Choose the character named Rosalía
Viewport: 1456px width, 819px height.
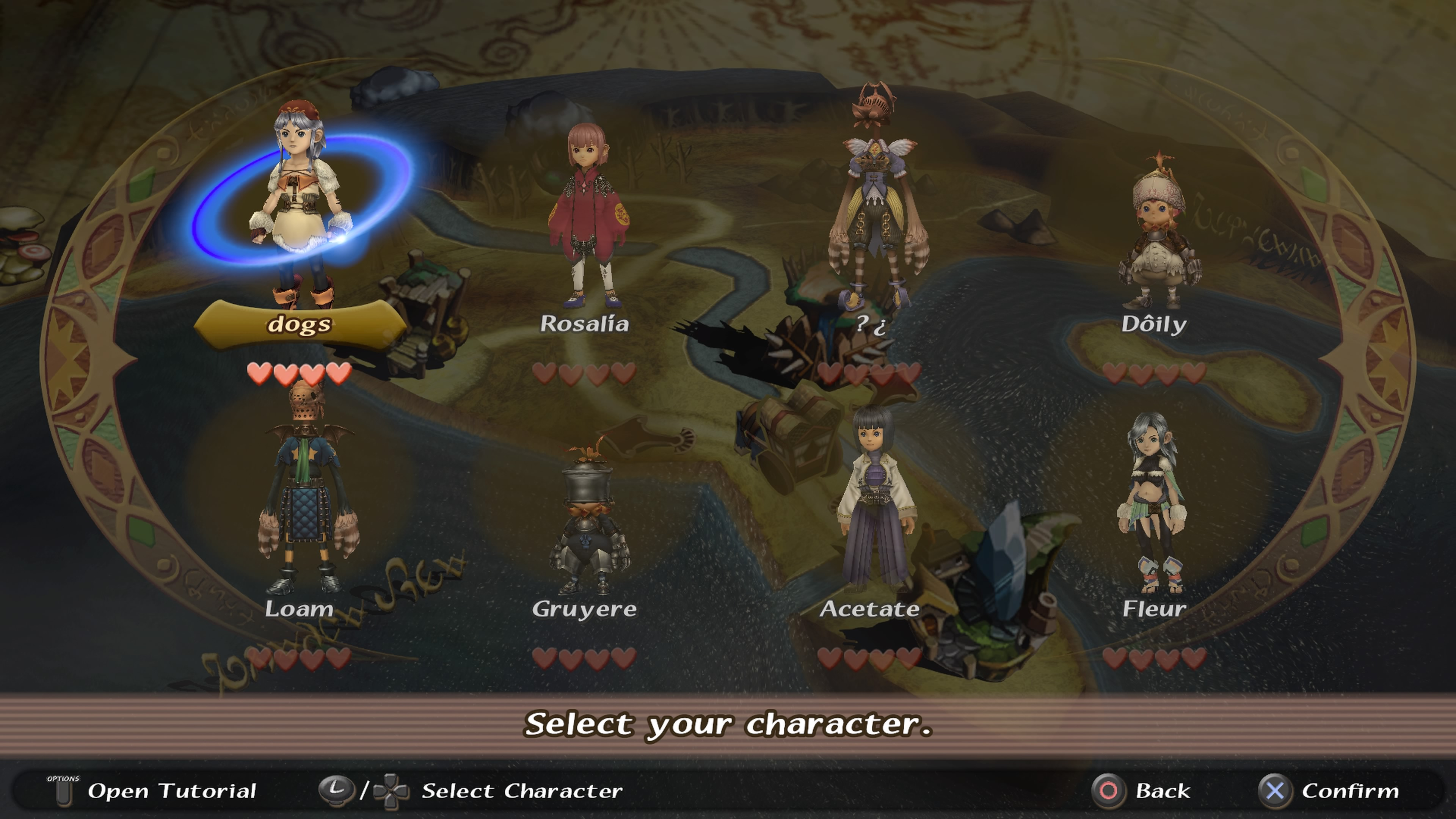(x=585, y=220)
